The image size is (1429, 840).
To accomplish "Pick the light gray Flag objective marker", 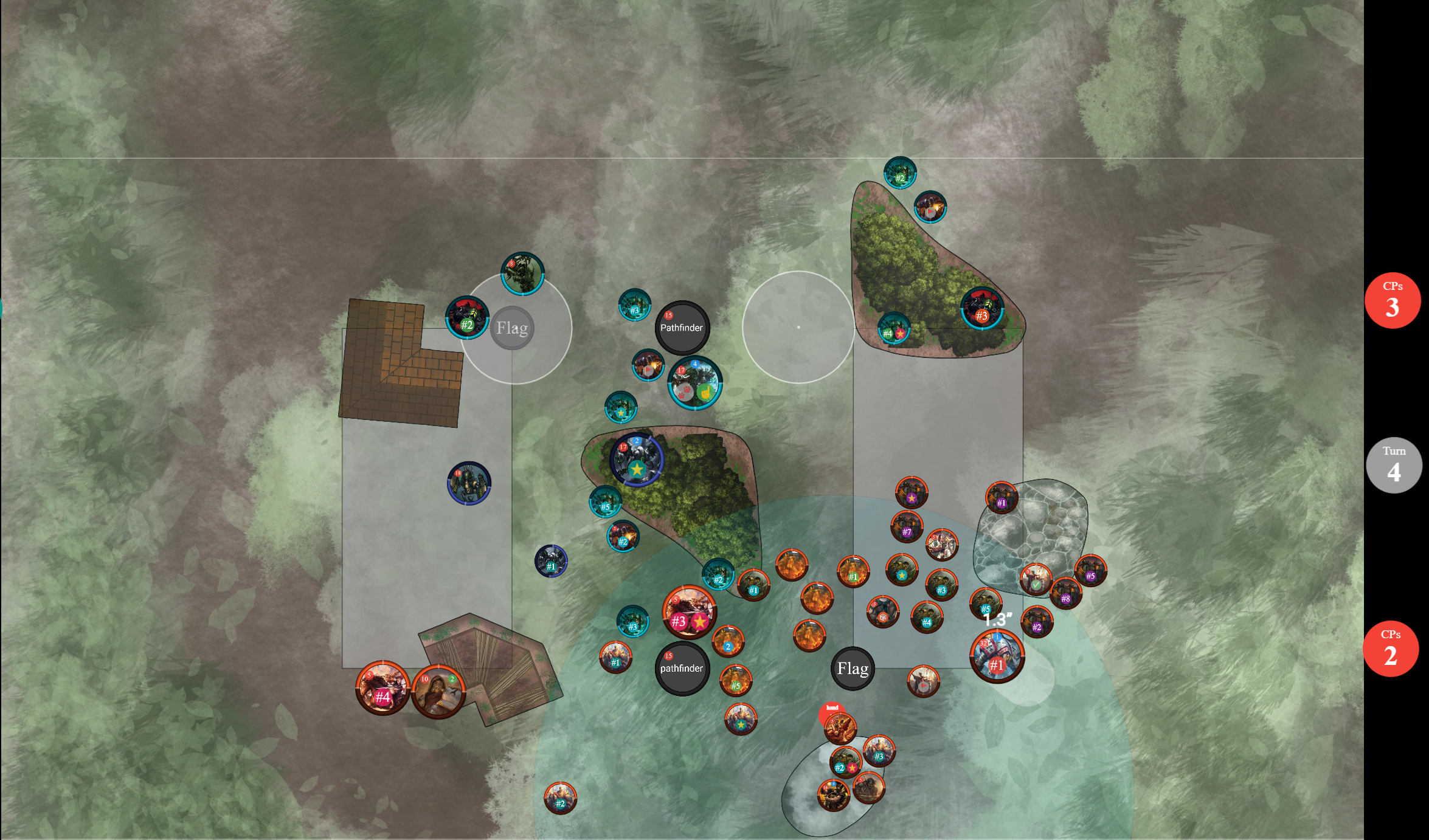I will [512, 328].
